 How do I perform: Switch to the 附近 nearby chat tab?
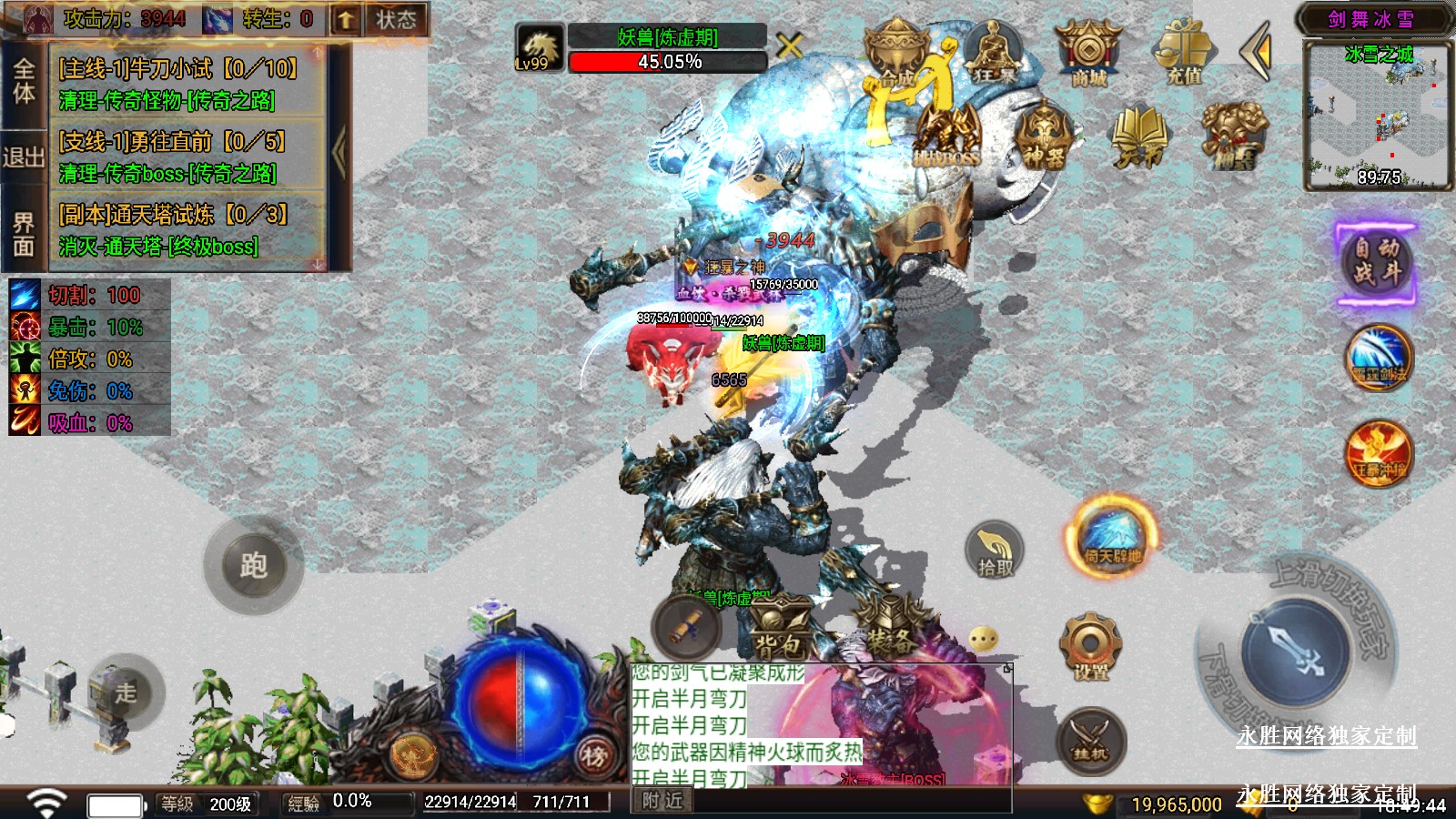tap(662, 801)
